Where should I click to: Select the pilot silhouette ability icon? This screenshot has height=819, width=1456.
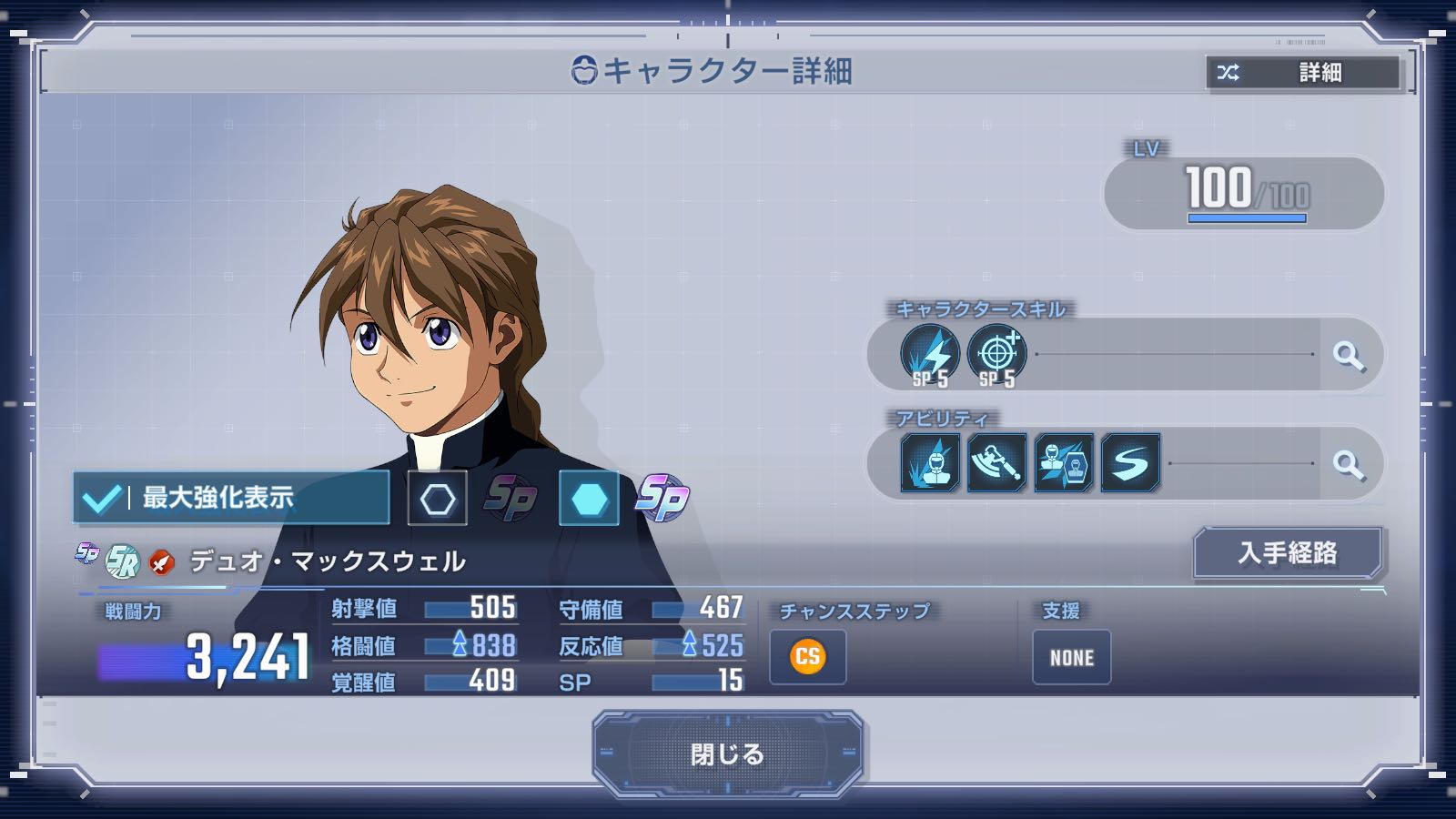(930, 463)
